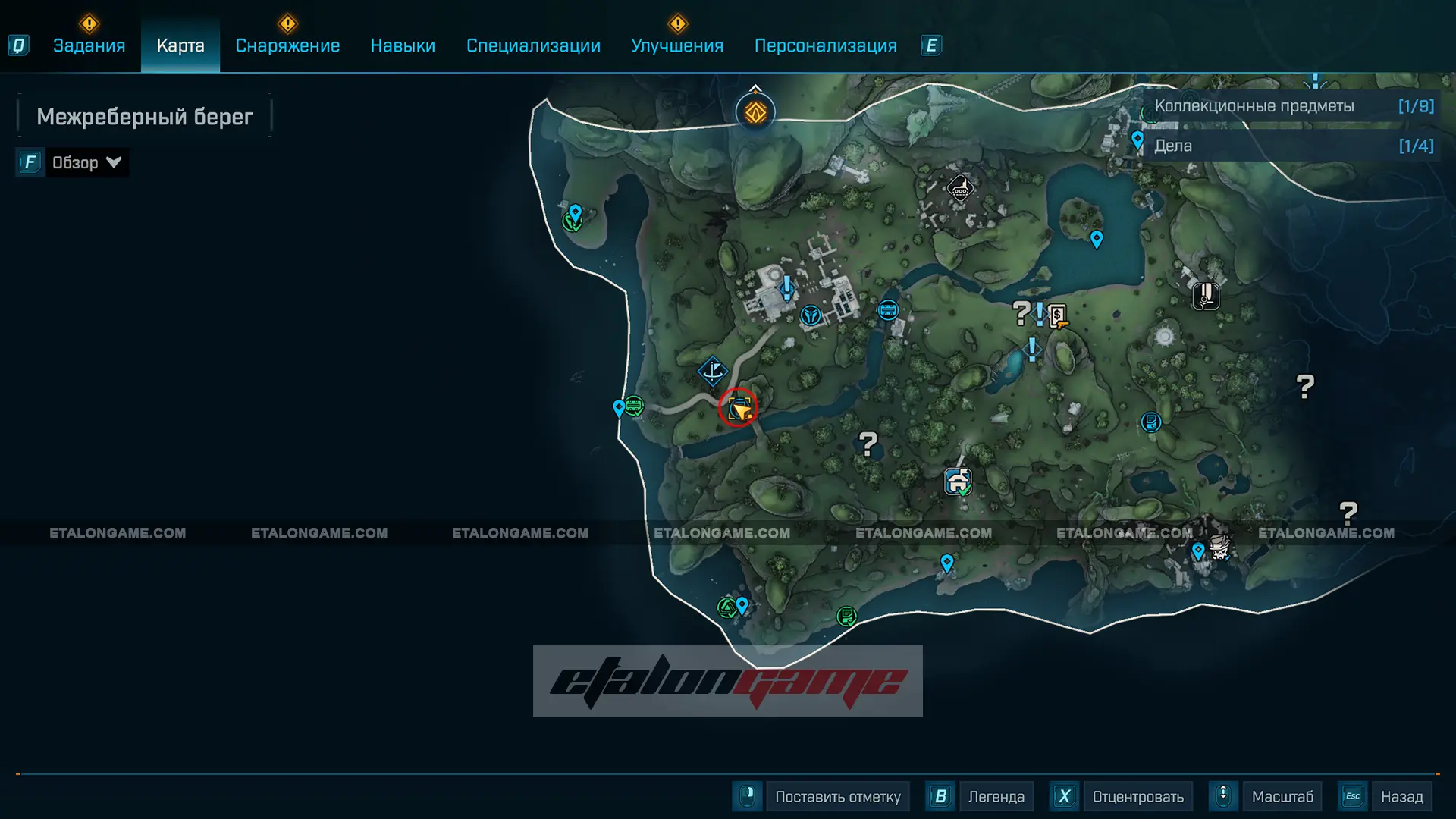Go to the Улучшения tab
The image size is (1456, 819).
[x=677, y=45]
